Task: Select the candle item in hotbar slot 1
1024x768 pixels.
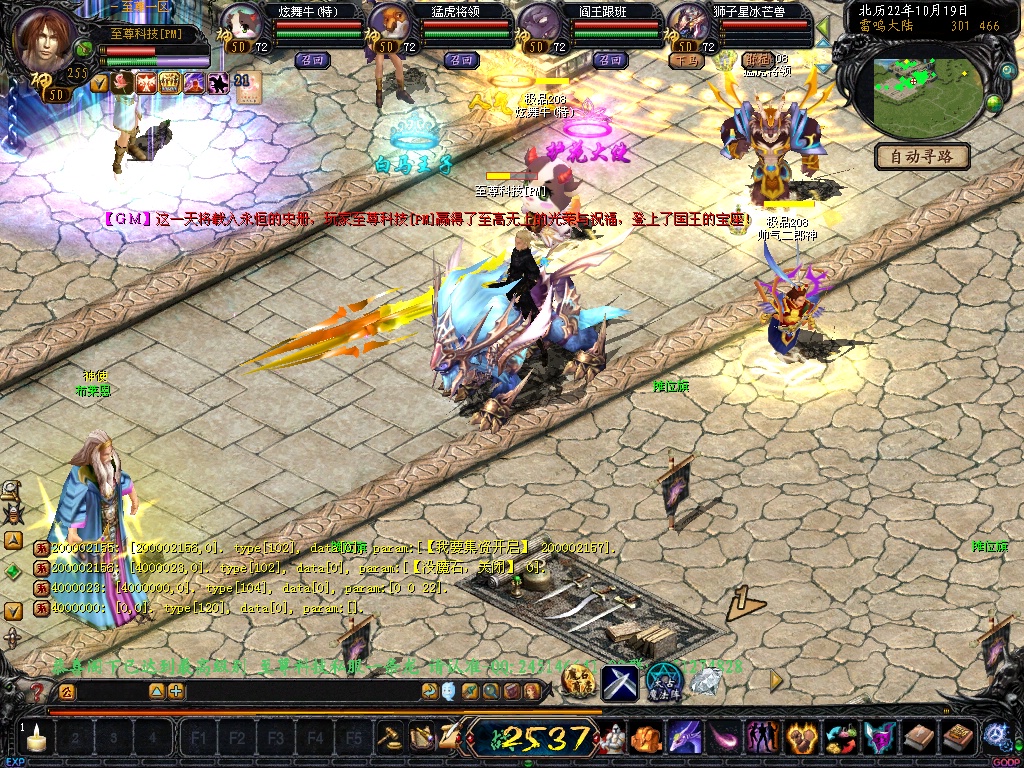Action: pyautogui.click(x=37, y=739)
